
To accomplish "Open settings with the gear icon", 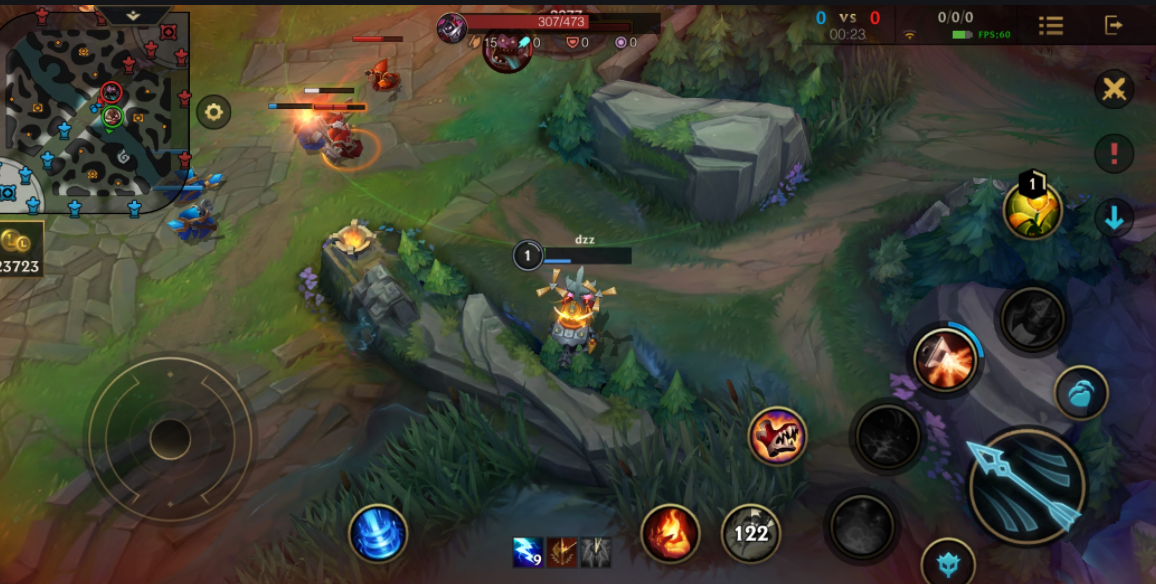I will tap(213, 111).
